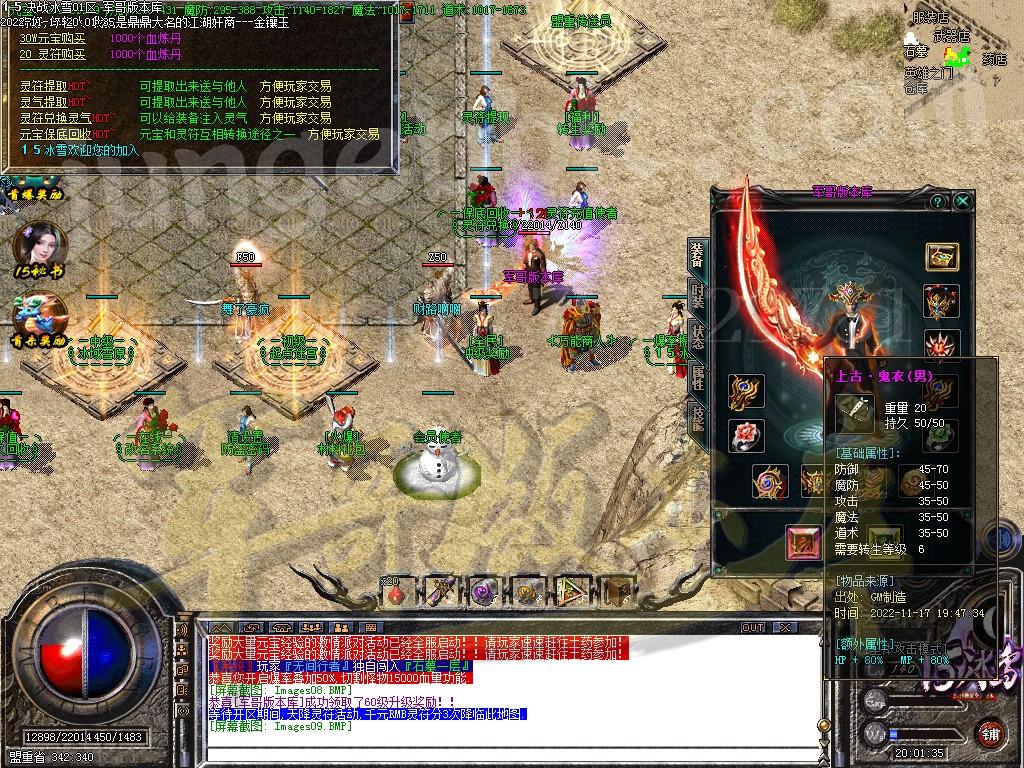Switch to the 时装 fashion tab
The image size is (1024, 768).
point(697,296)
